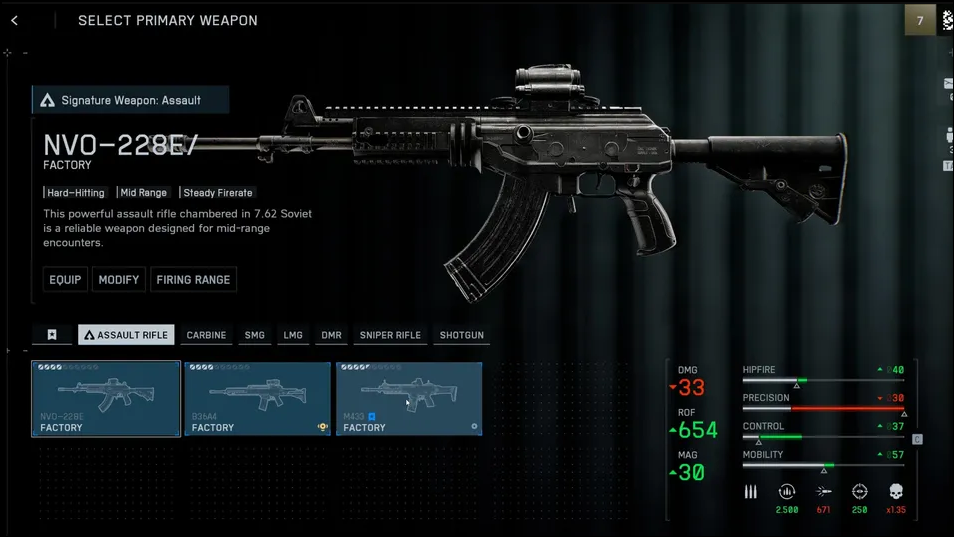
Task: Pick the M433 Factory weapon tile
Action: pyautogui.click(x=409, y=398)
